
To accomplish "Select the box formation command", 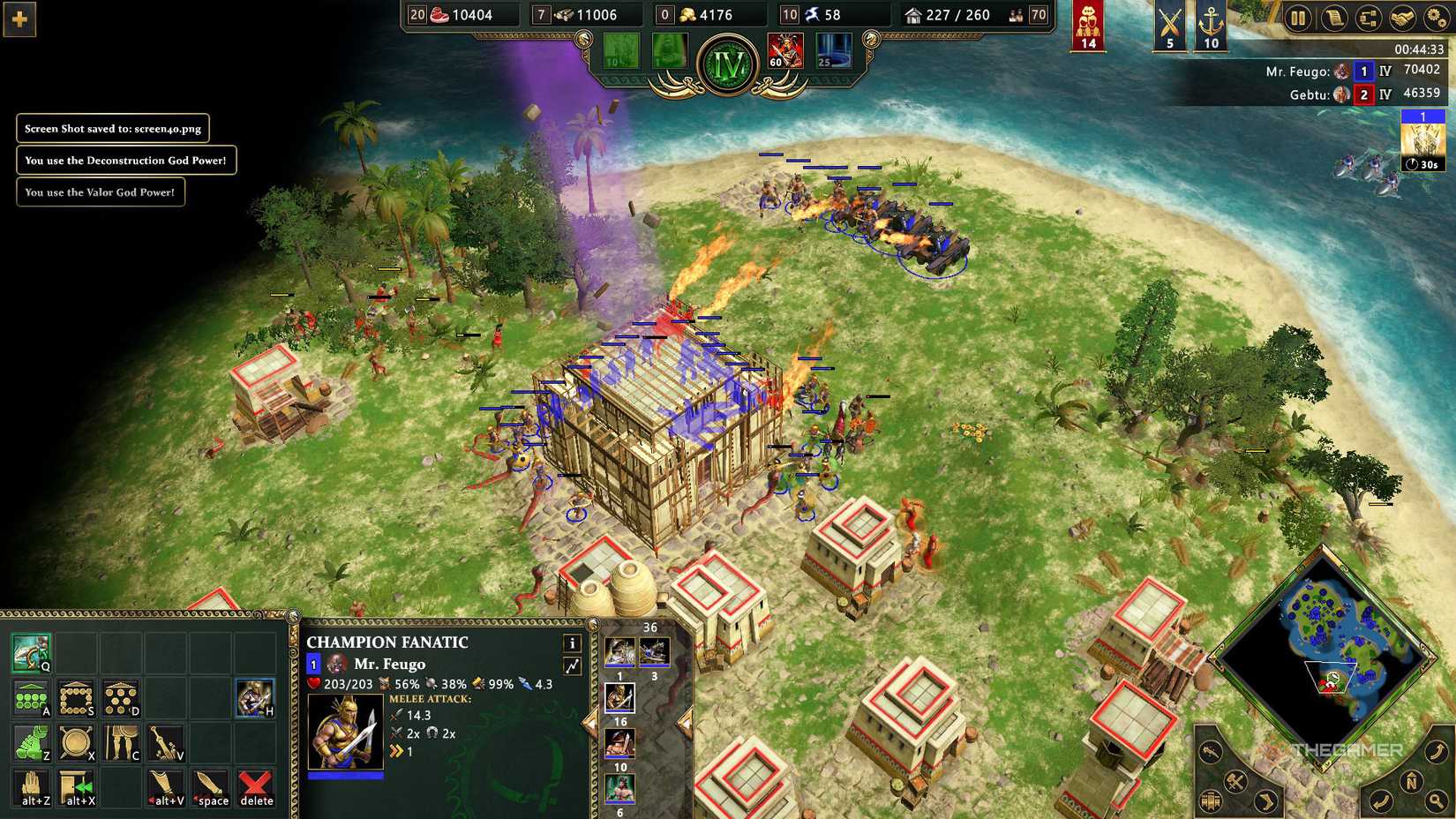I will [76, 697].
